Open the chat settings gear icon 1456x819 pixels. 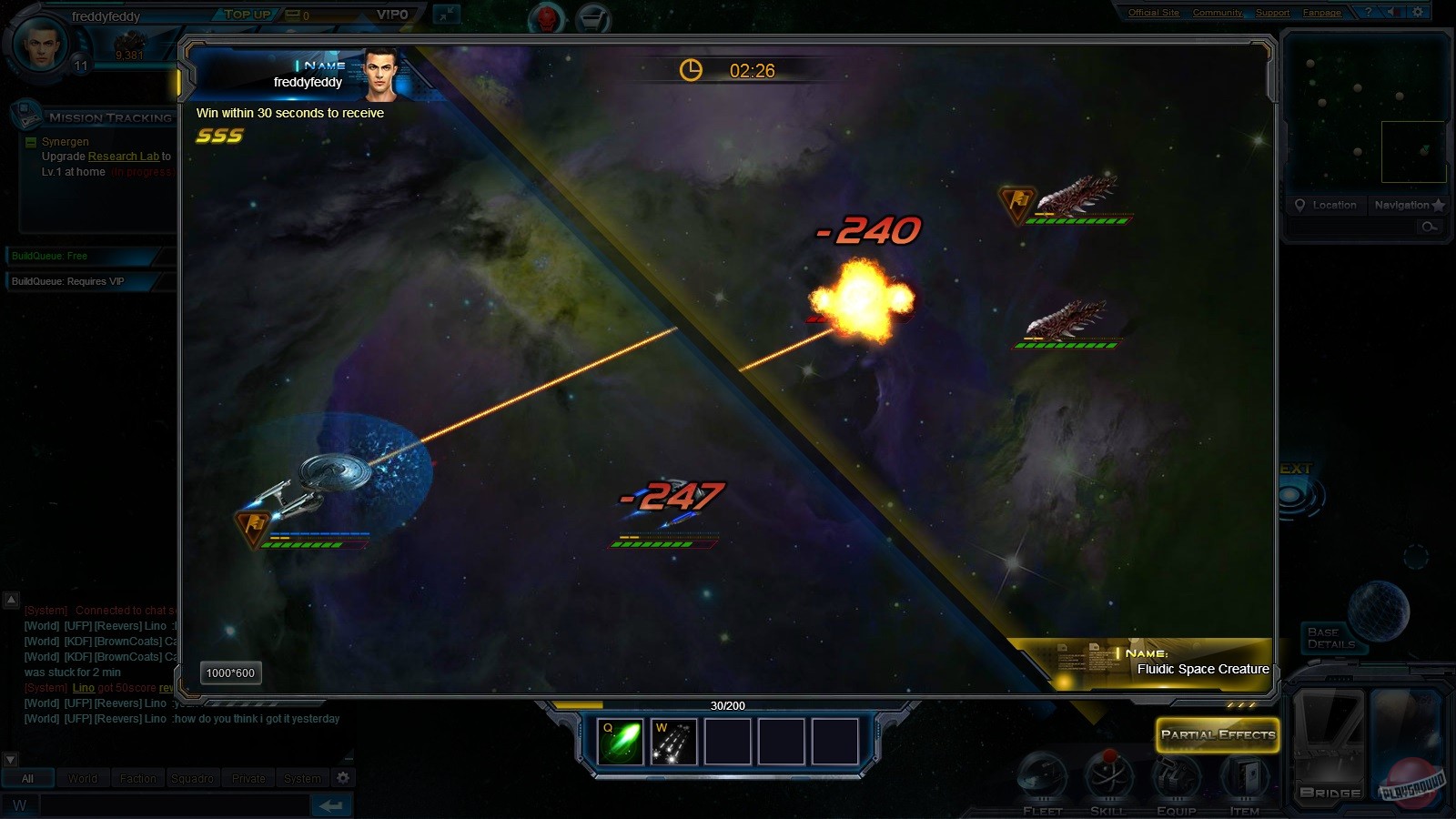click(x=343, y=778)
